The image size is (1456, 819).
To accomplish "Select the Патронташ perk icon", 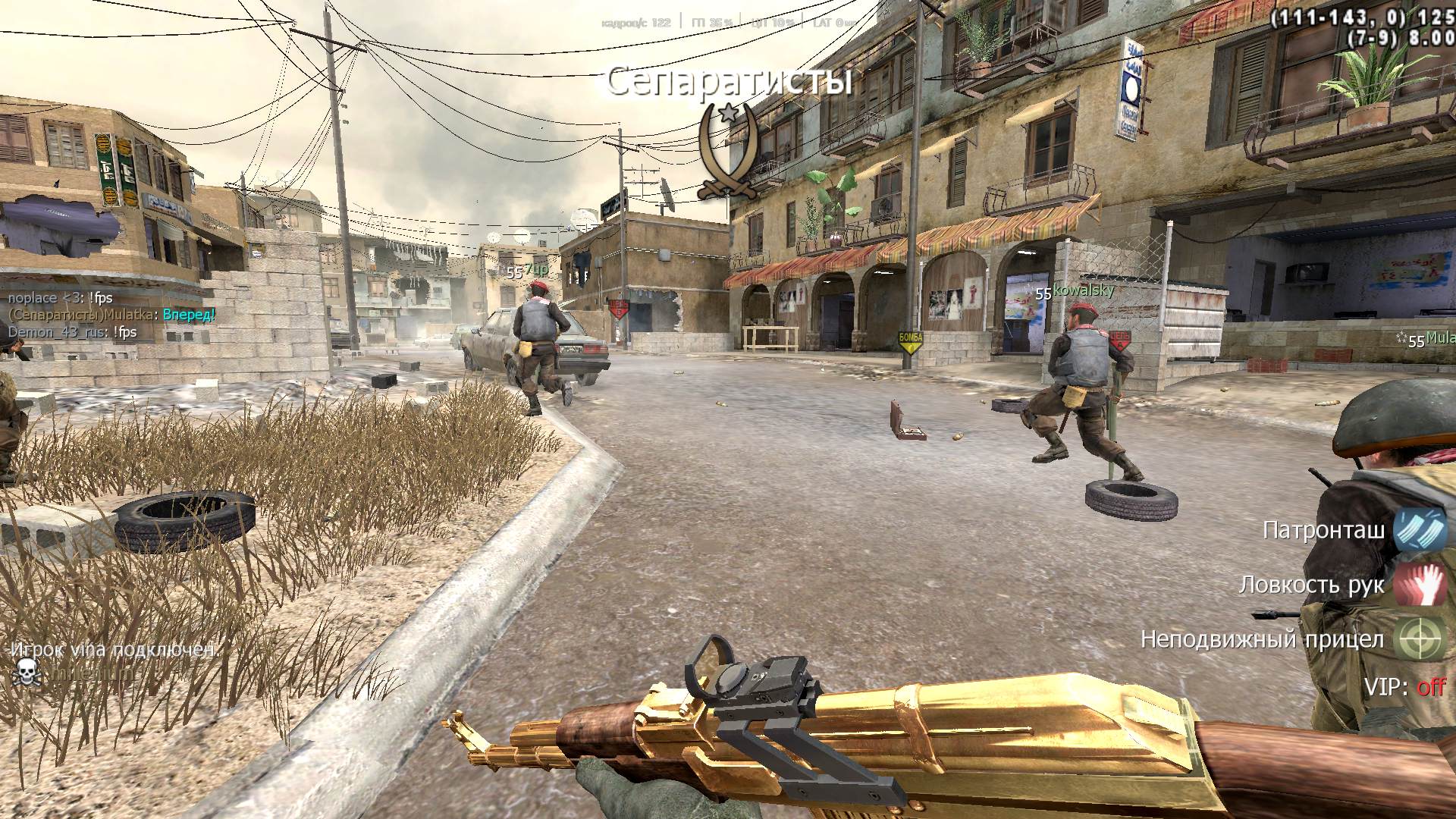I will (1420, 530).
